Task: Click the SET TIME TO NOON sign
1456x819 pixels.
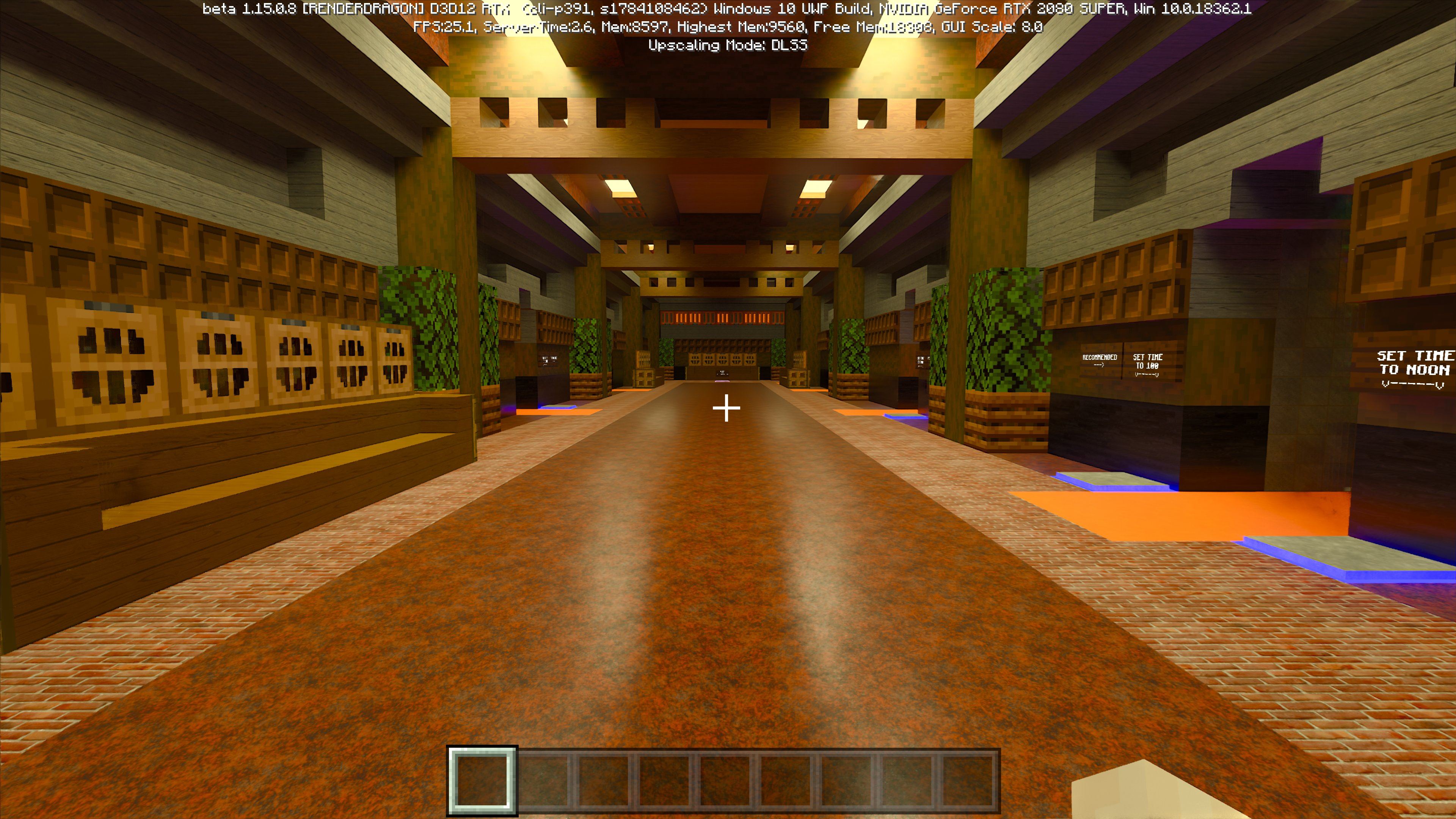Action: 1413,364
